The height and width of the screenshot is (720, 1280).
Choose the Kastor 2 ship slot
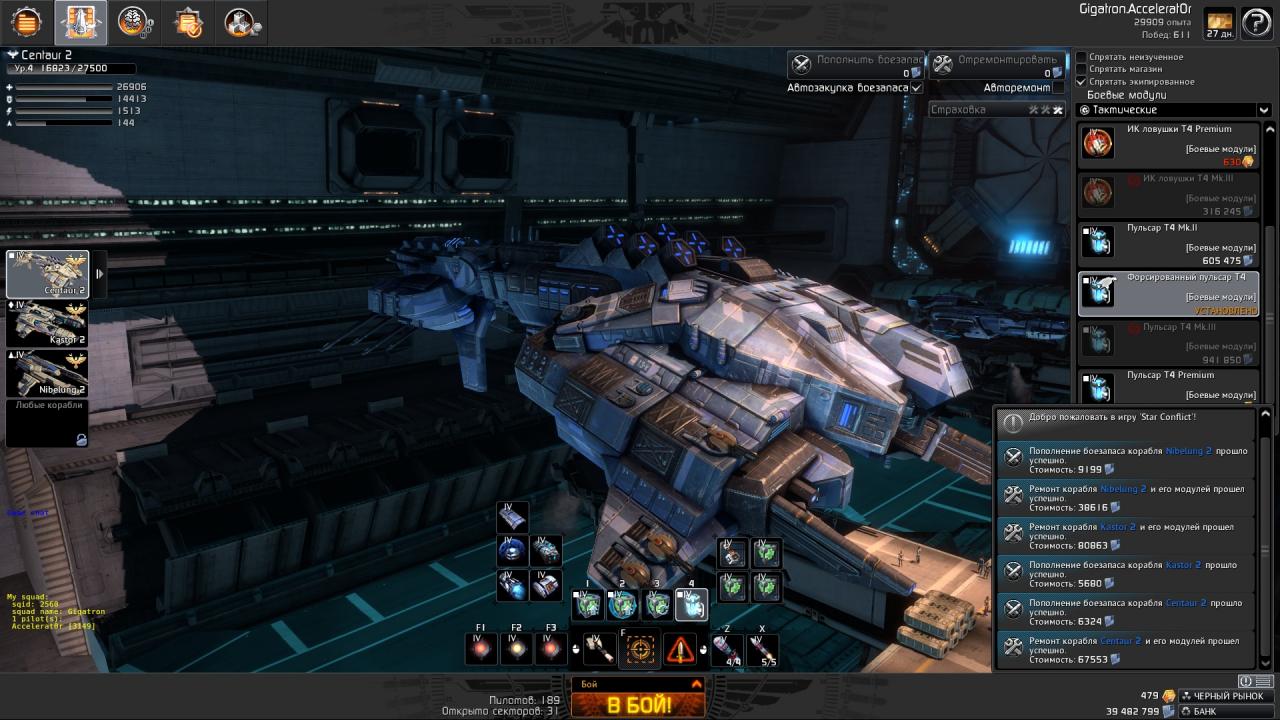point(48,324)
